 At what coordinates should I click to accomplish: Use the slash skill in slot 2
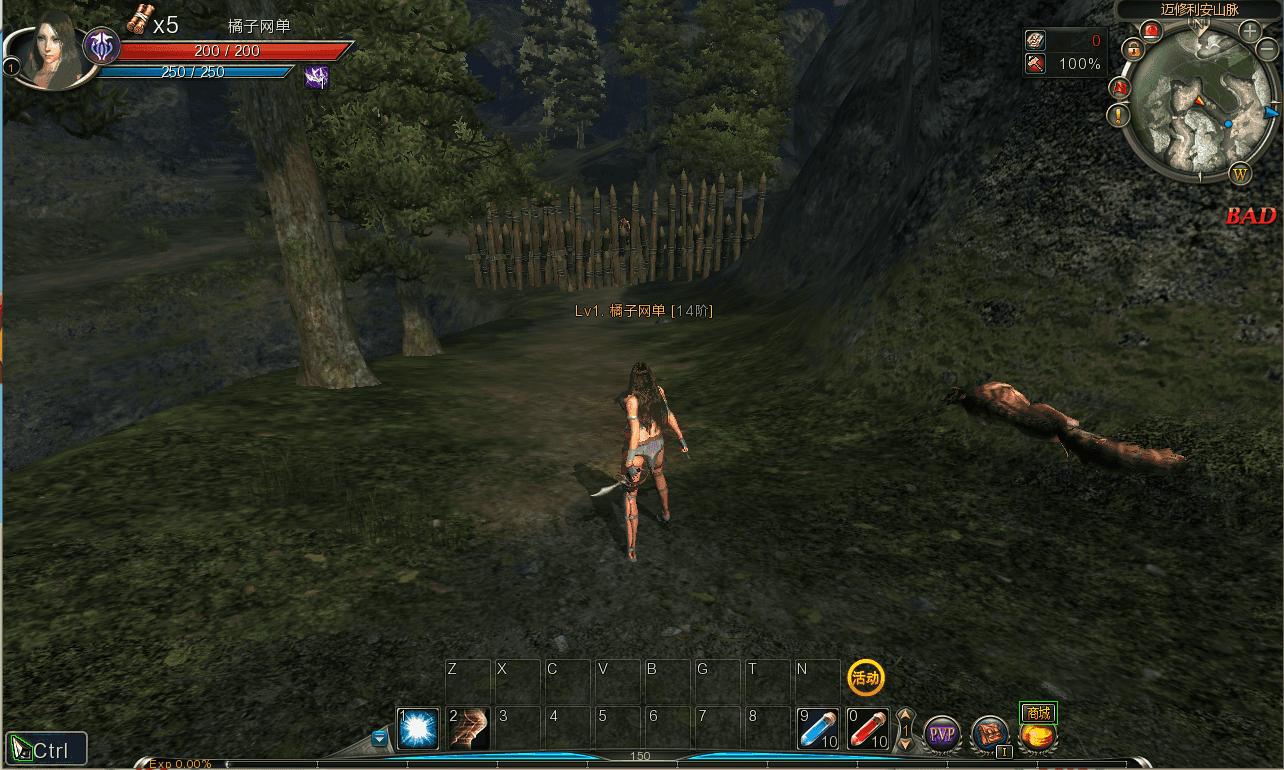pos(468,729)
